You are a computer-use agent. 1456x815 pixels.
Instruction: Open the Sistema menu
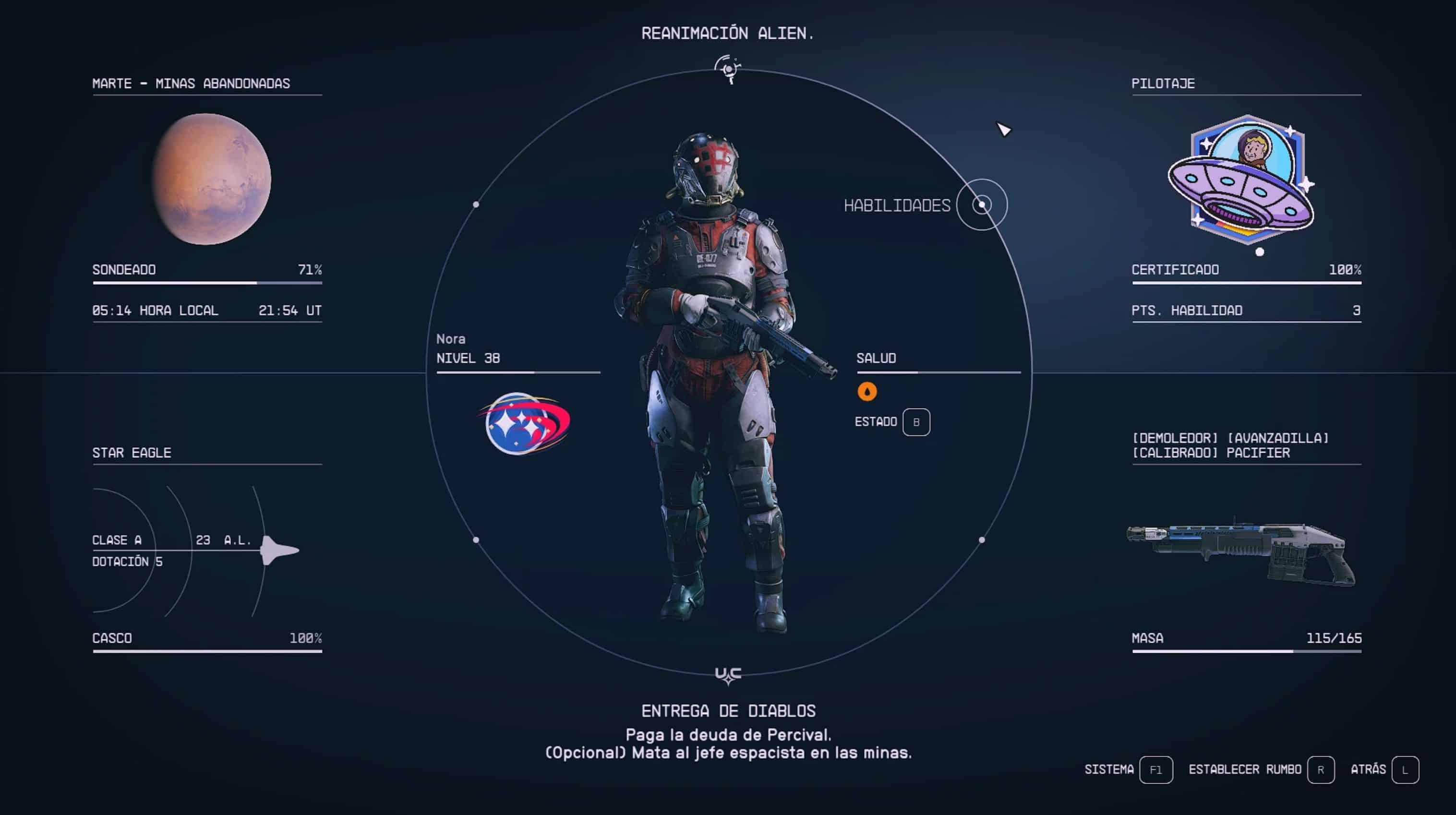tap(1155, 770)
